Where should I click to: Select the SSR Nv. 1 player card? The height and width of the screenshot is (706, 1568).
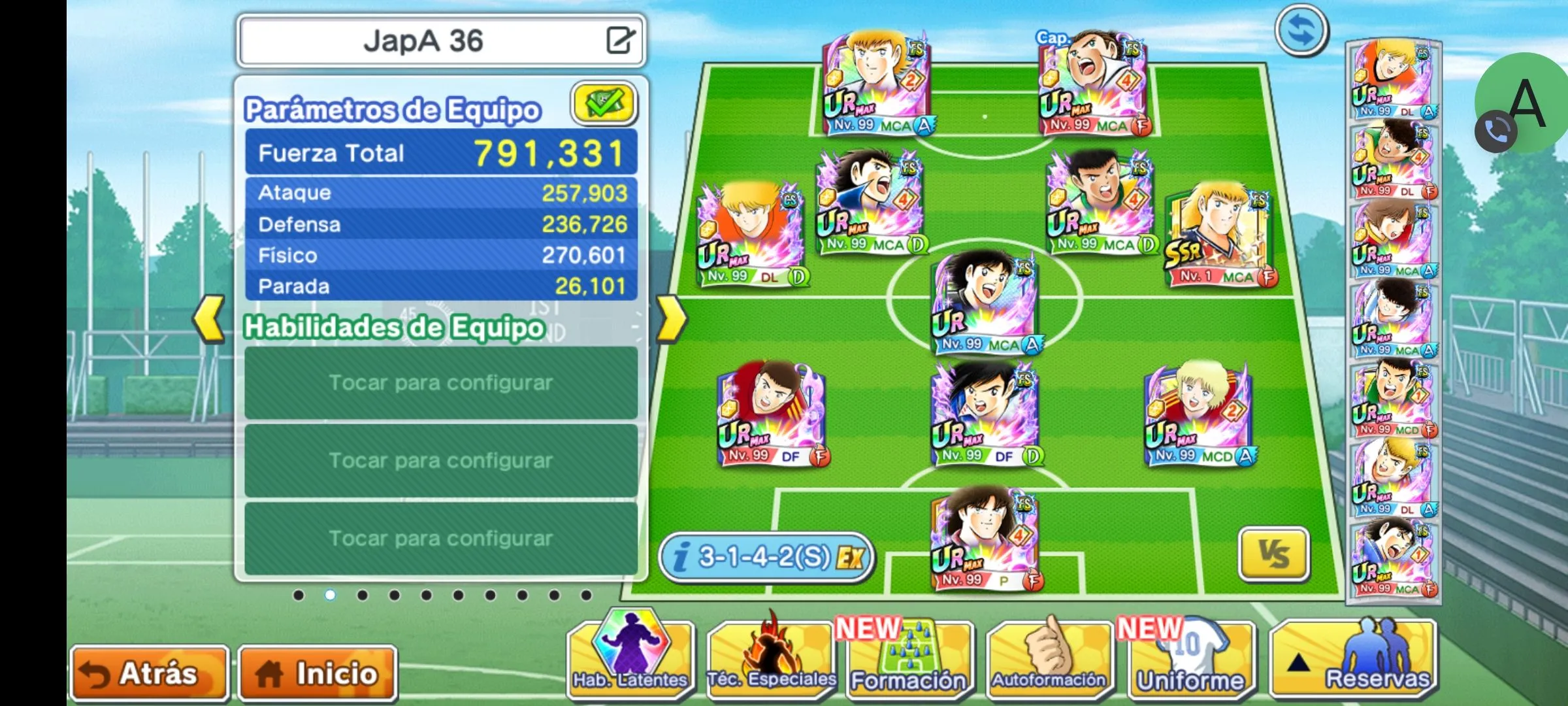1219,237
